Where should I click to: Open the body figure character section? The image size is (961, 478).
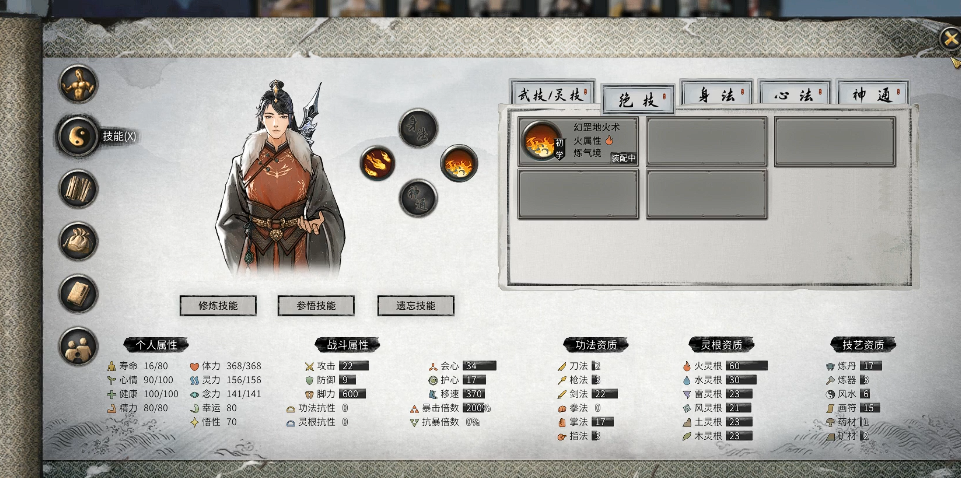[78, 85]
